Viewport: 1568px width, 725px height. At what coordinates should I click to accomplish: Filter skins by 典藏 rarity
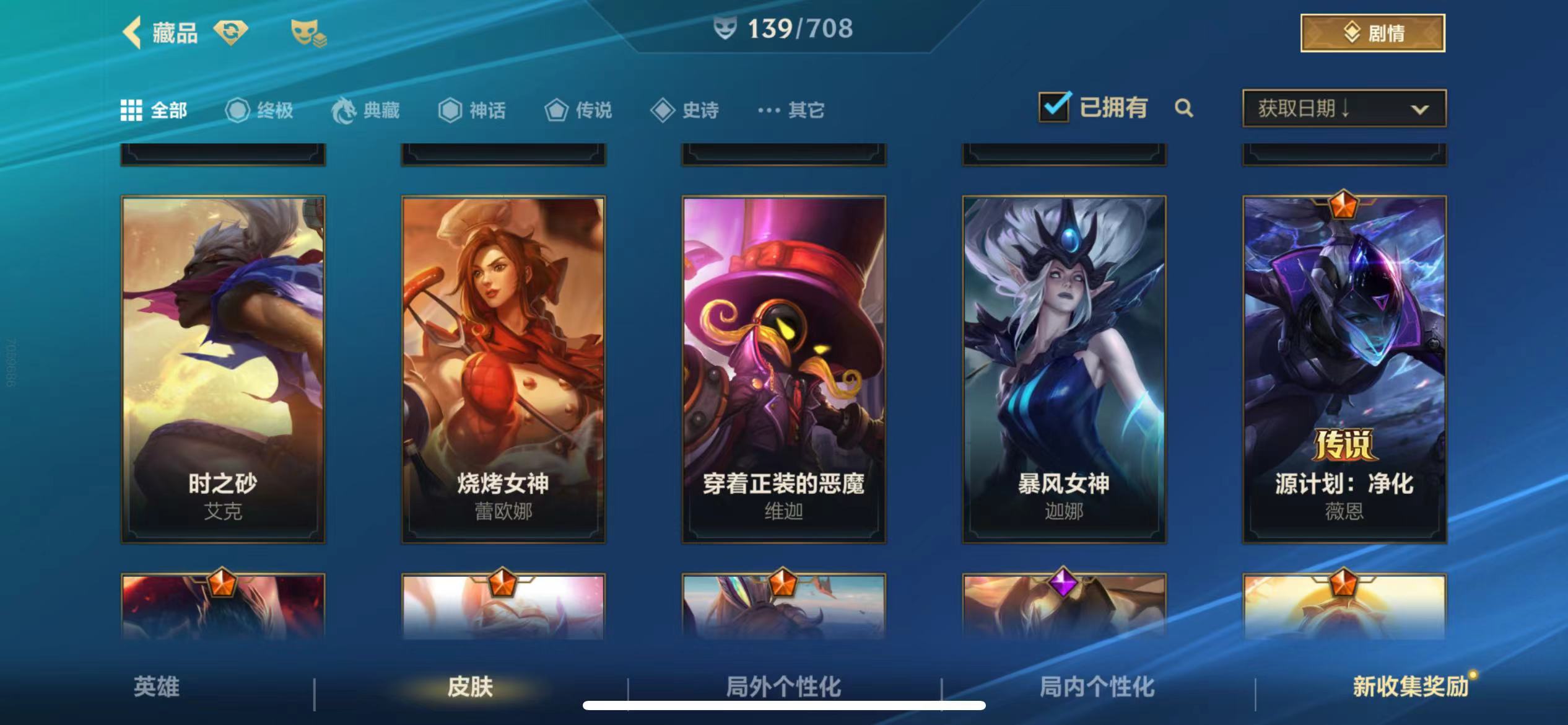pyautogui.click(x=365, y=110)
